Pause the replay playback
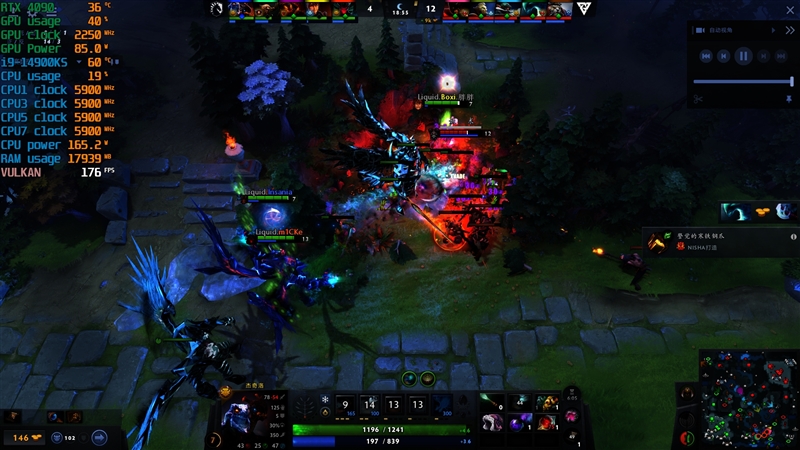The height and width of the screenshot is (450, 800). click(x=743, y=57)
